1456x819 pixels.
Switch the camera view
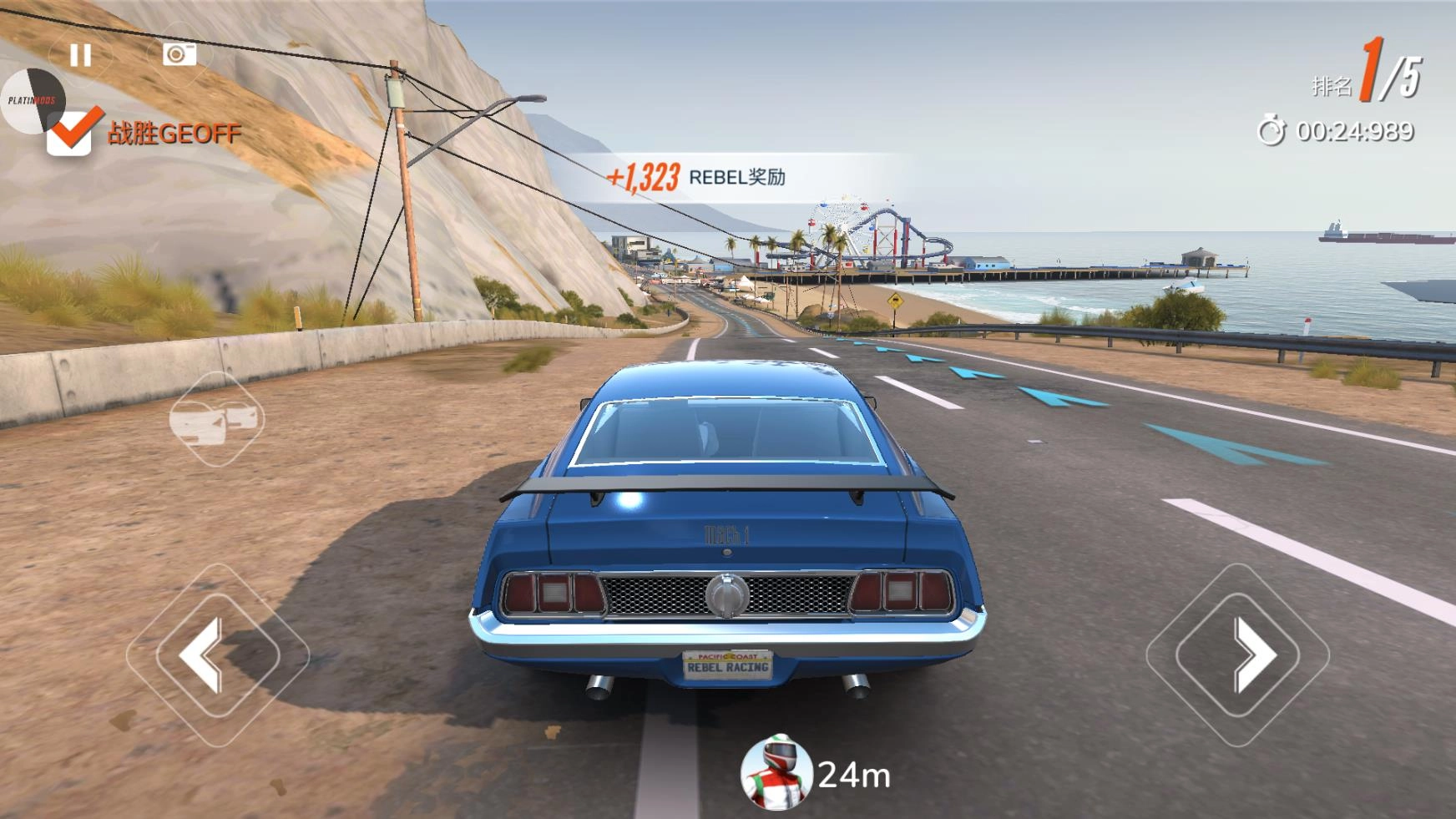(178, 54)
